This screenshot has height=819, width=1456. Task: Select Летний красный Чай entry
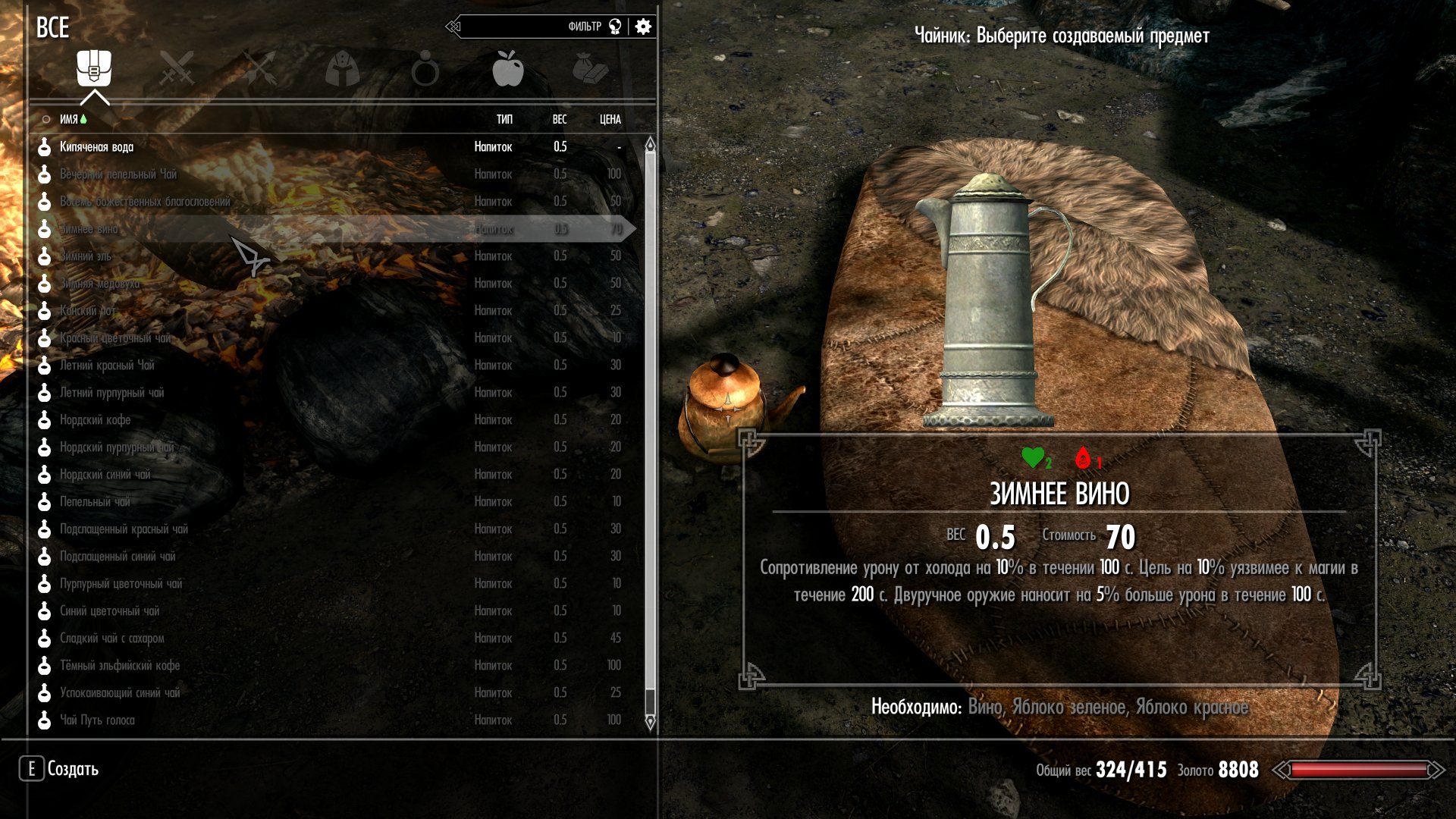[x=107, y=366]
